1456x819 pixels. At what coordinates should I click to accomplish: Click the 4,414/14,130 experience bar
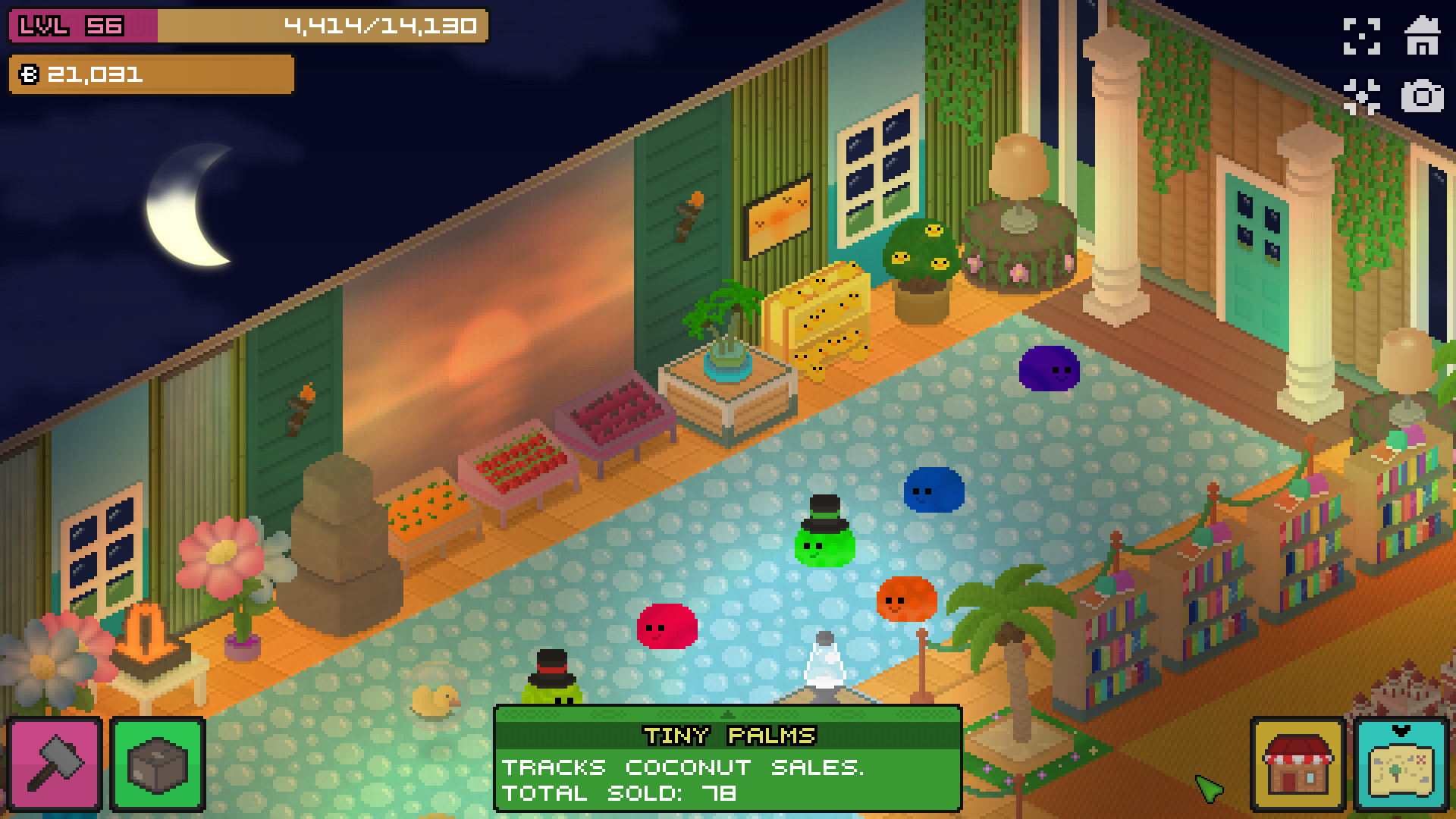click(379, 25)
